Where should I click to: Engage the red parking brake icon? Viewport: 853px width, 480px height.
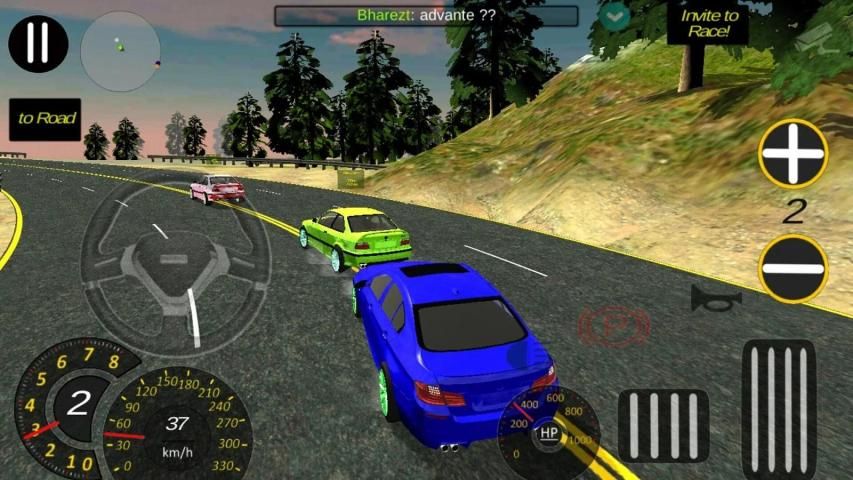[614, 326]
